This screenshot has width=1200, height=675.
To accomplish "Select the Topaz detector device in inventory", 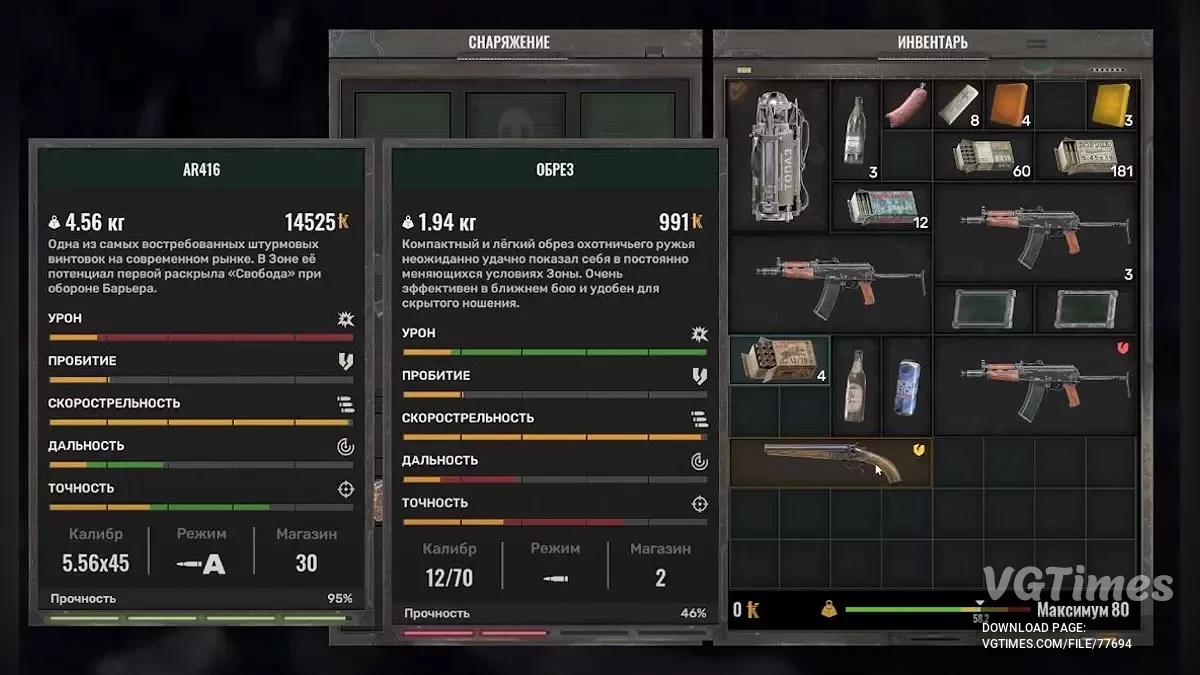I will tap(779, 157).
